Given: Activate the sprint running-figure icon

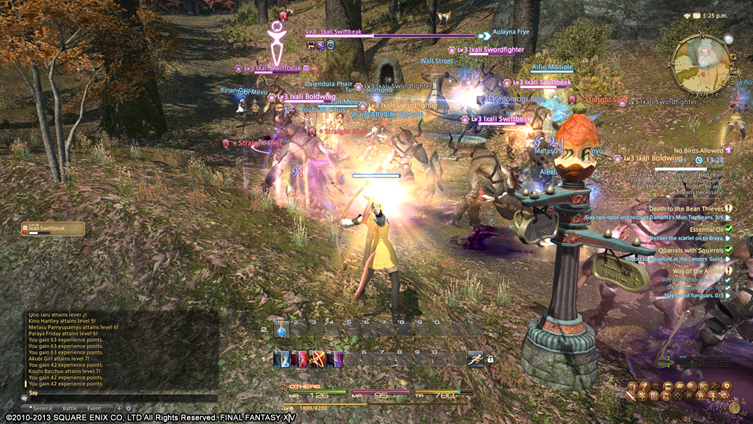Looking at the screenshot, I should click(476, 359).
